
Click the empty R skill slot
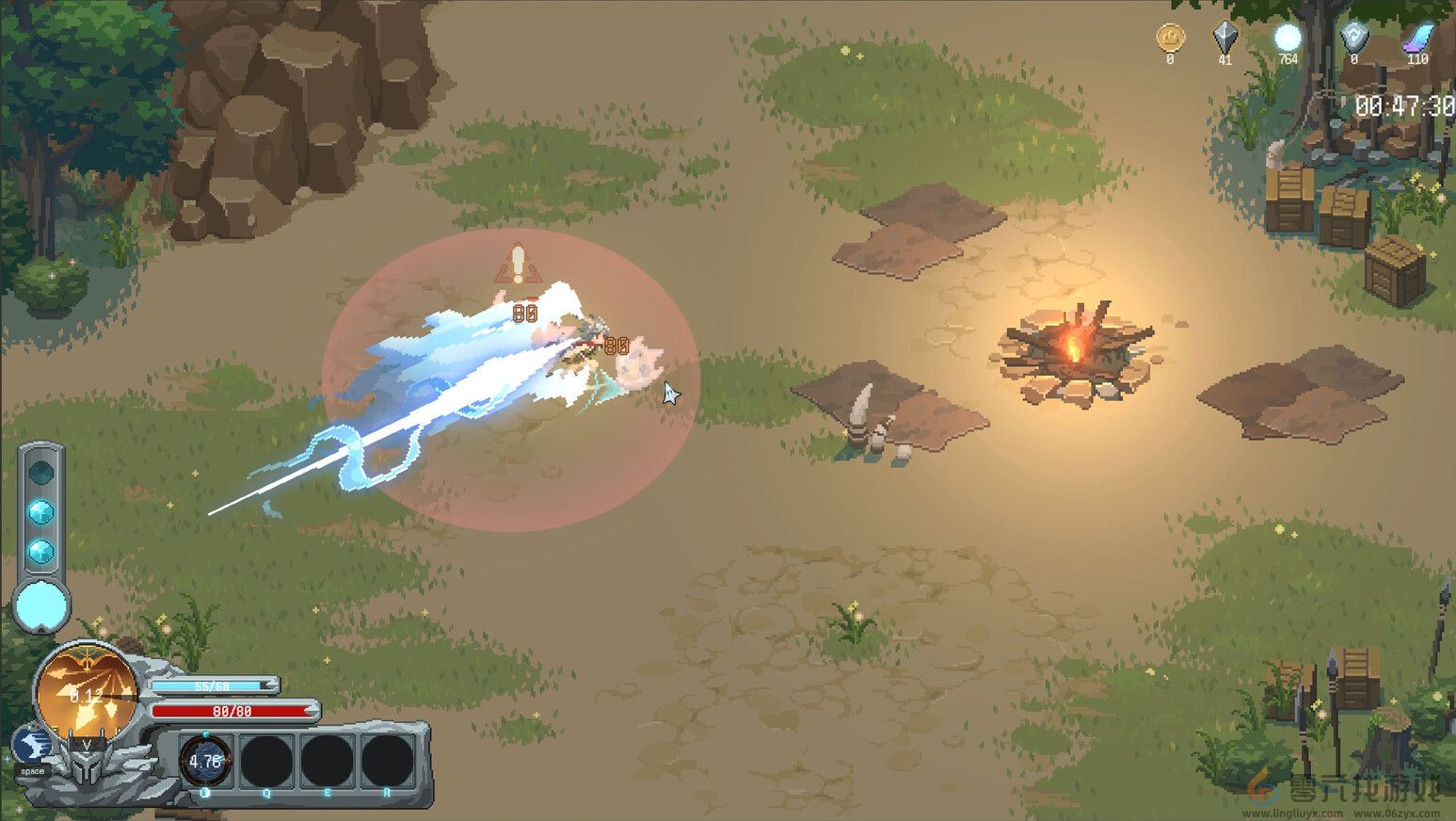tap(388, 759)
